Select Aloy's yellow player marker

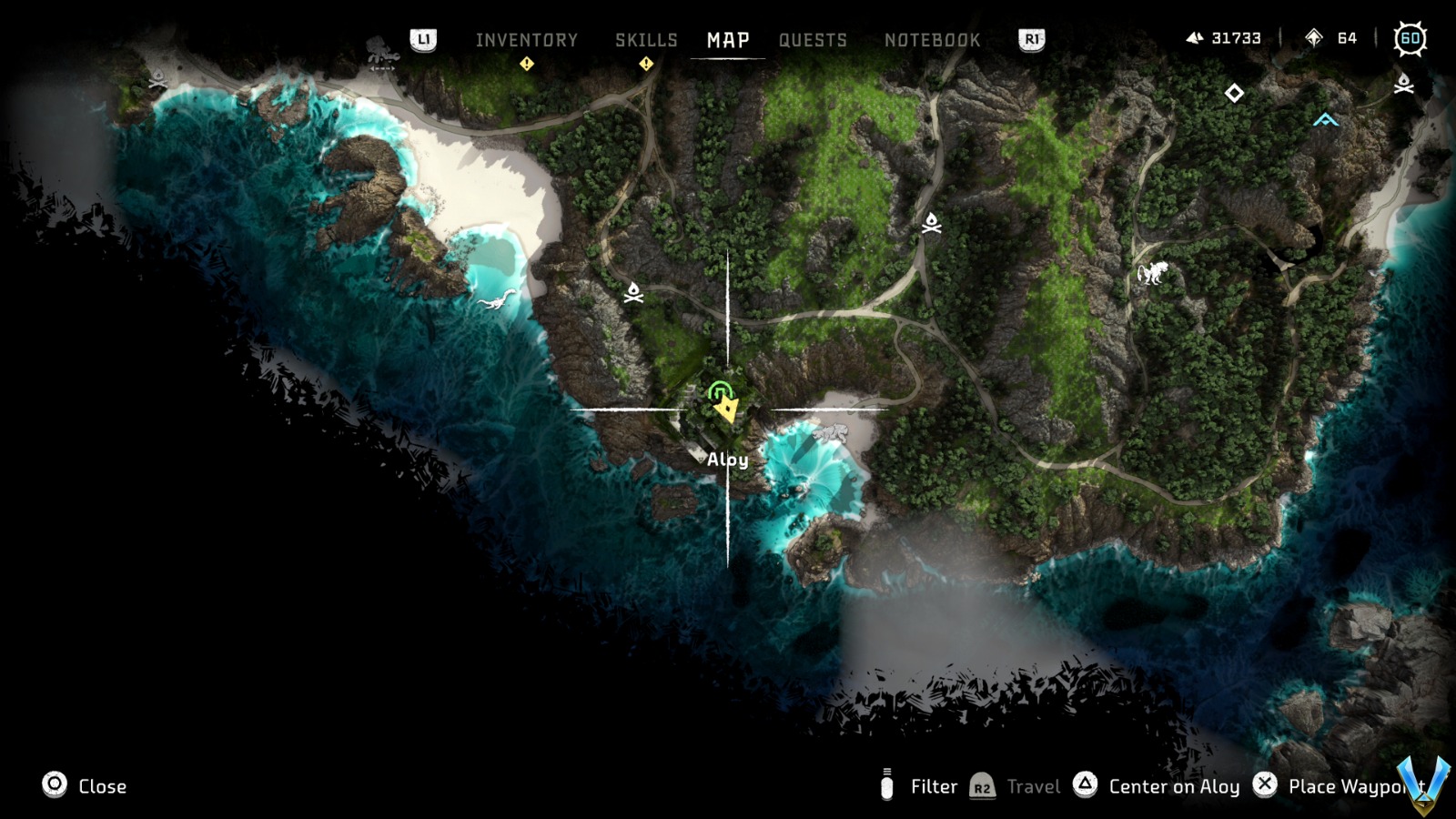(726, 408)
